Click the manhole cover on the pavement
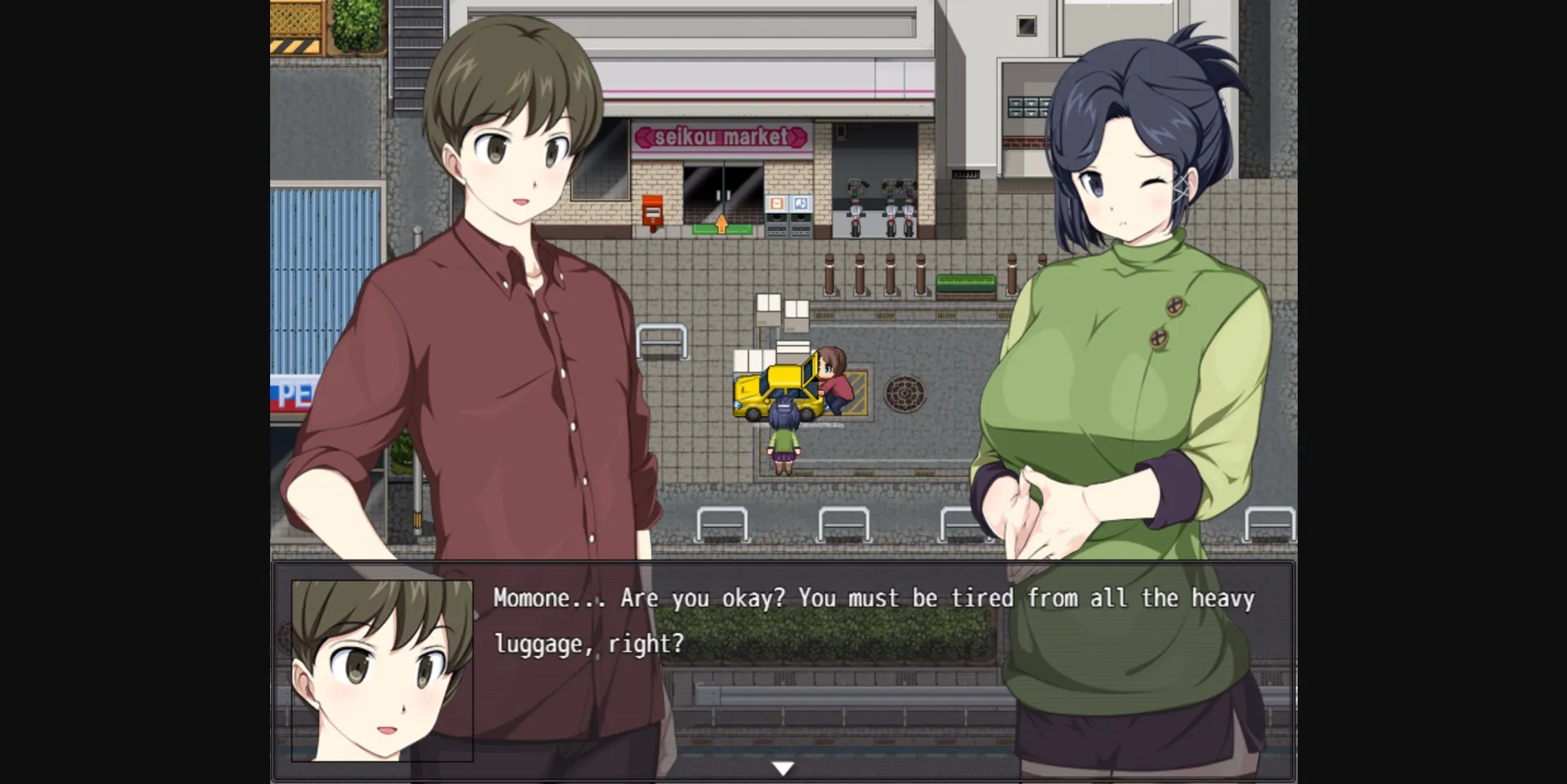 point(905,394)
